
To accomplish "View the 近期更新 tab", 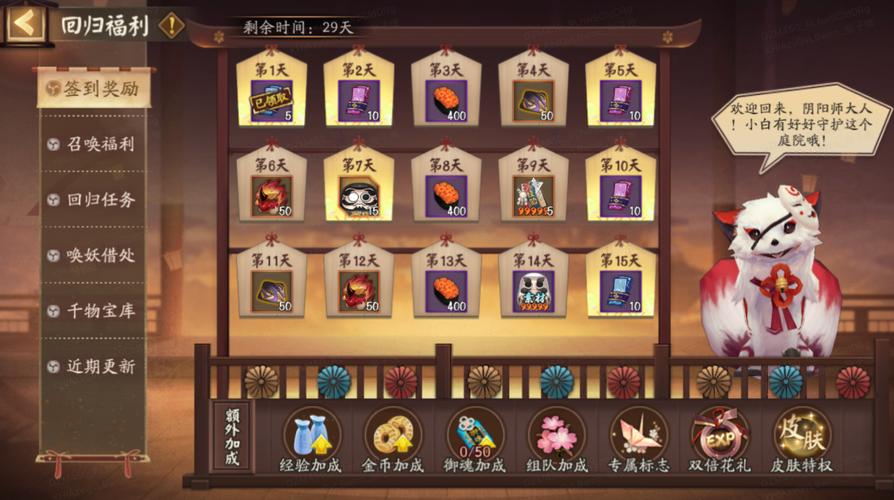I will coord(94,367).
